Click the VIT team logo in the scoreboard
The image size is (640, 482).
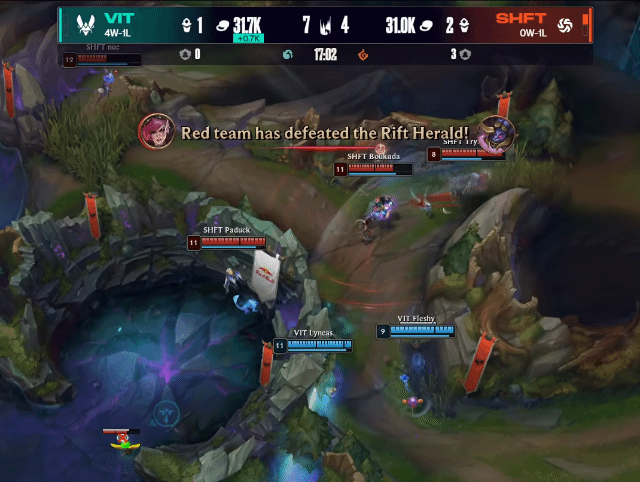[77, 24]
